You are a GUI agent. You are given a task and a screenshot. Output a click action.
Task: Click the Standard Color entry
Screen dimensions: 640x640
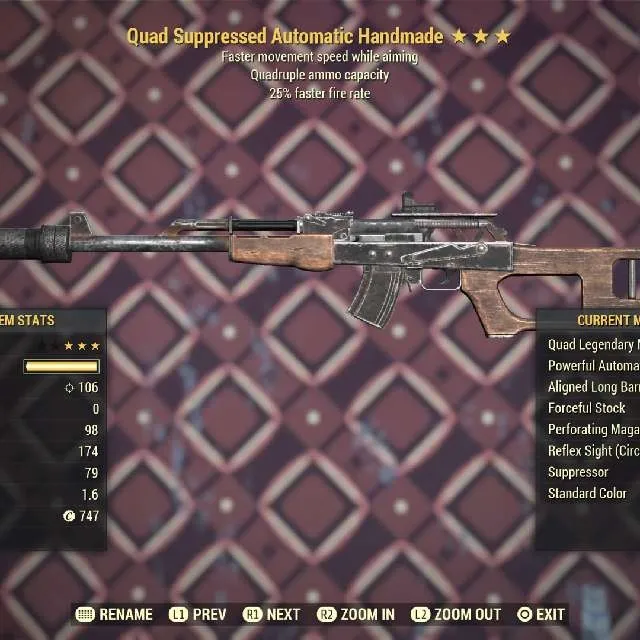pyautogui.click(x=588, y=493)
